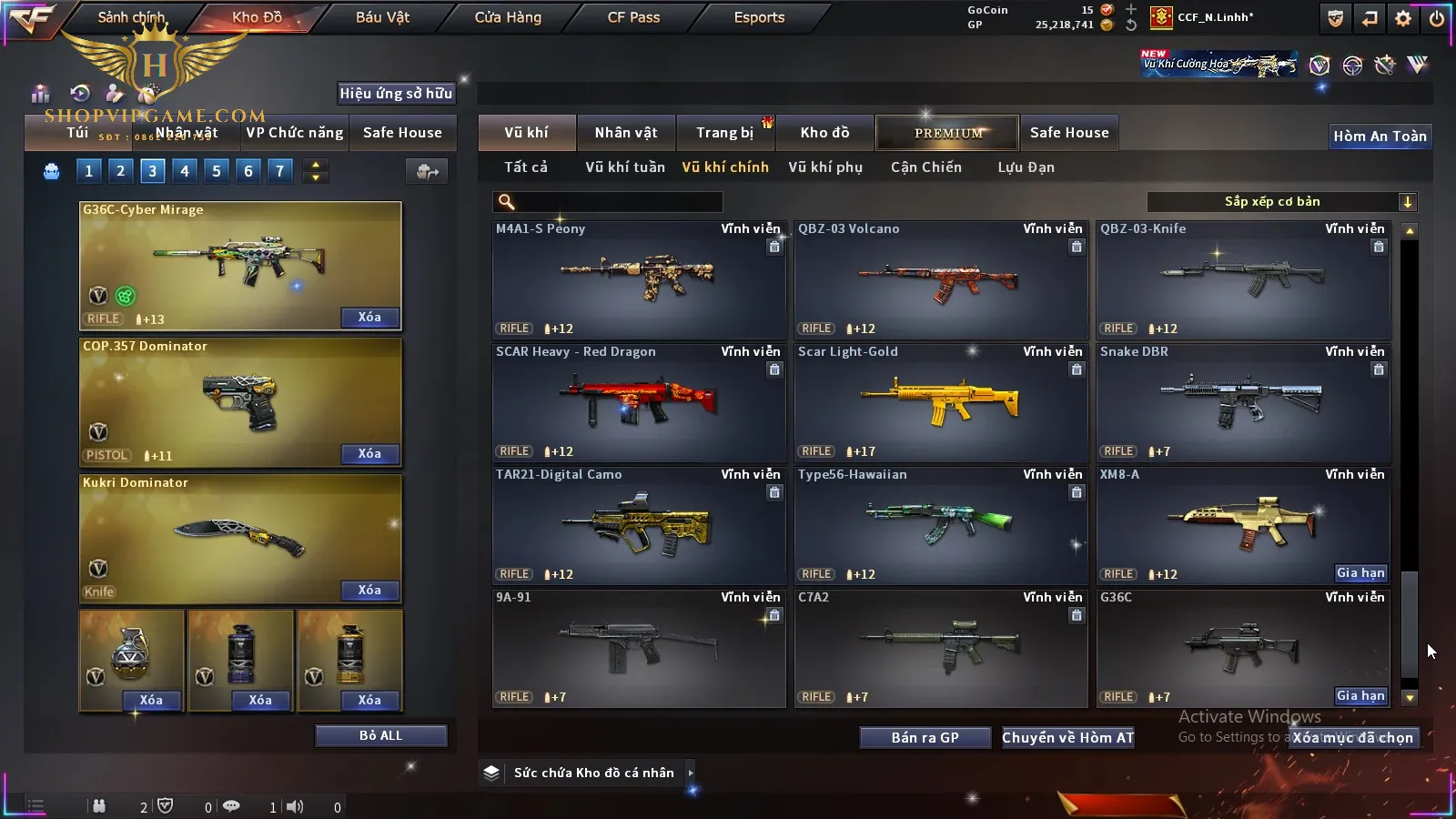Switch to bag loadout number 5
Viewport: 1456px width, 819px height.
[x=217, y=171]
